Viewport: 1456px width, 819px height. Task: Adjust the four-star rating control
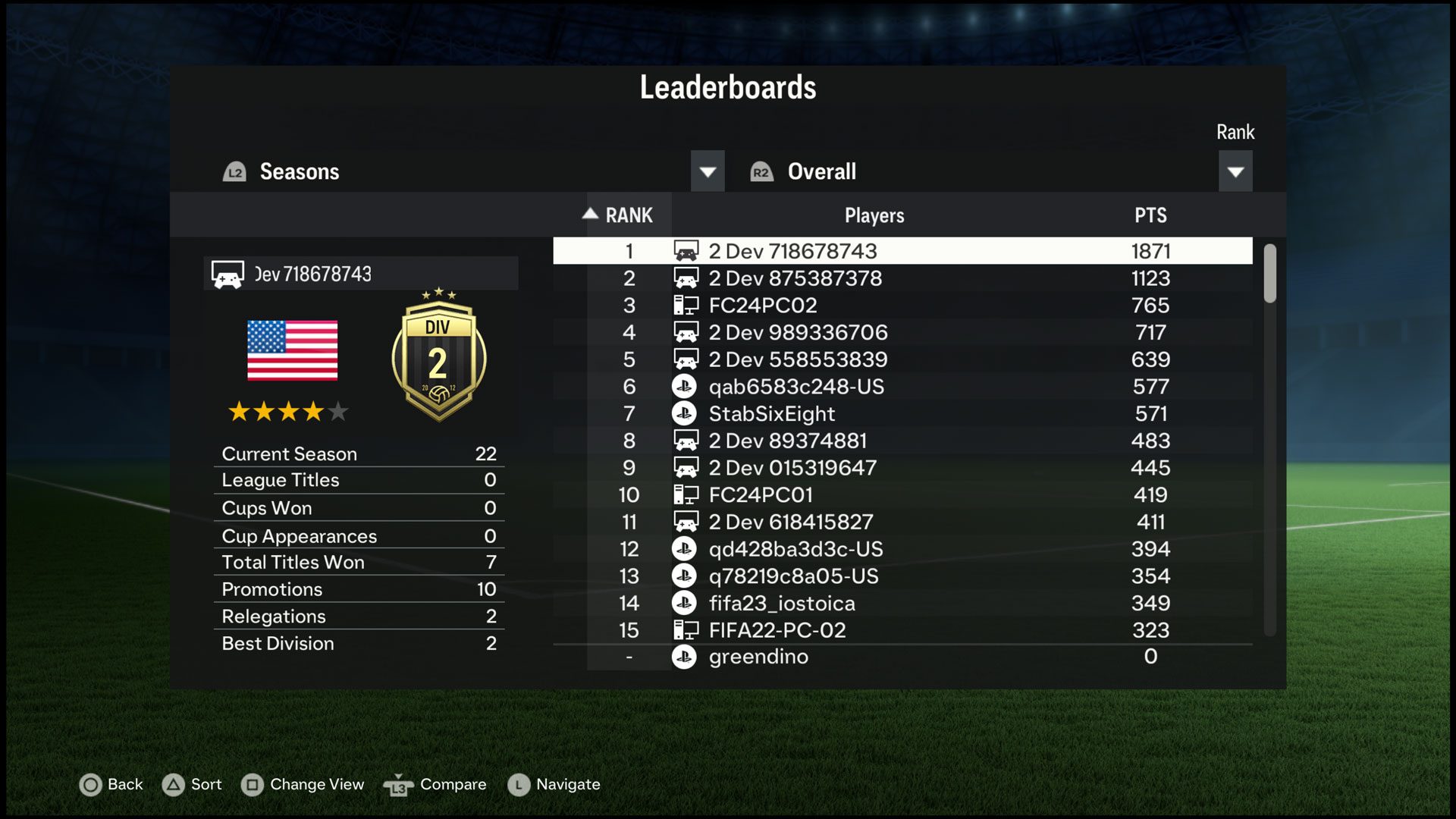(x=288, y=411)
